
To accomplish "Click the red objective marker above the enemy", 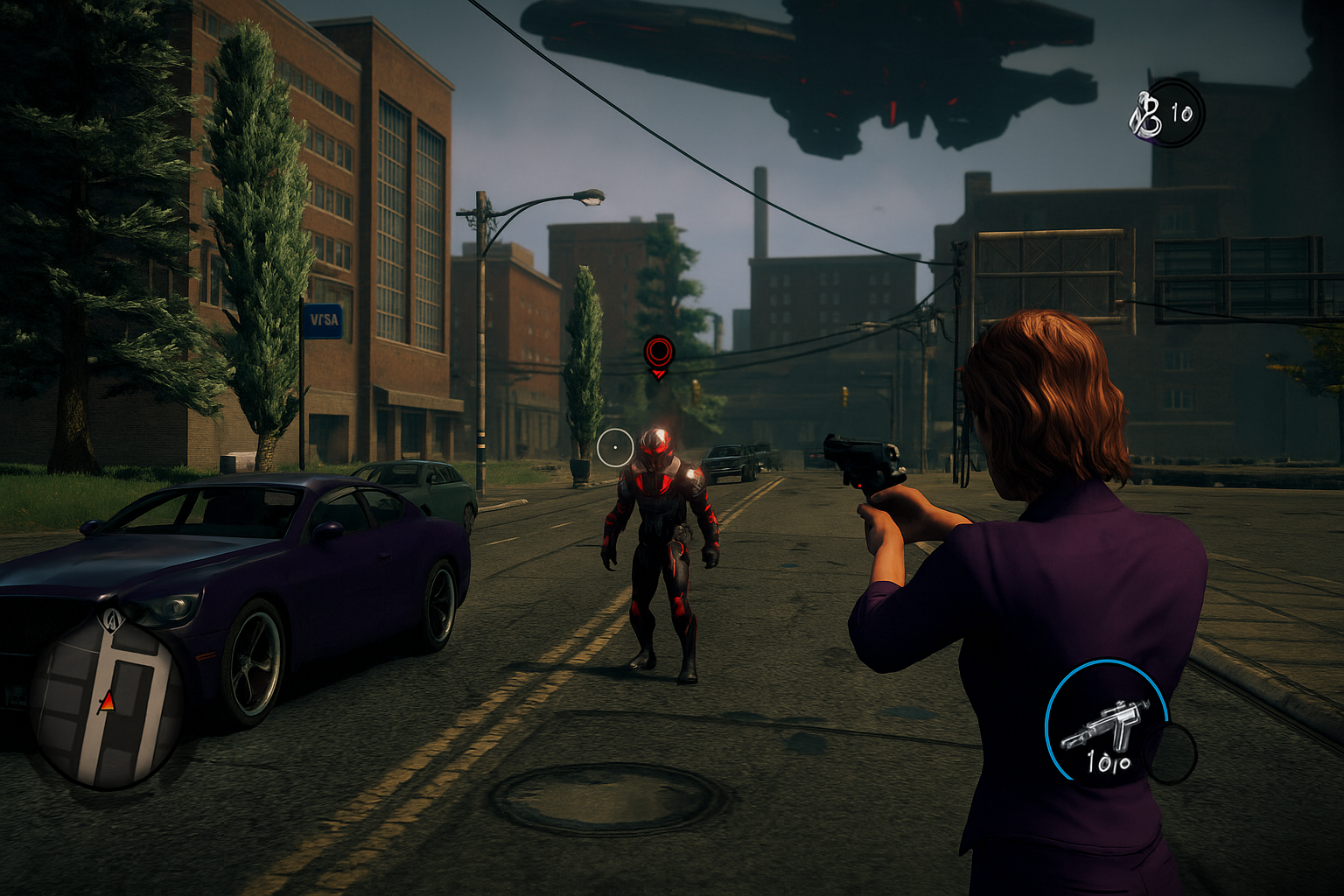I will tap(658, 353).
